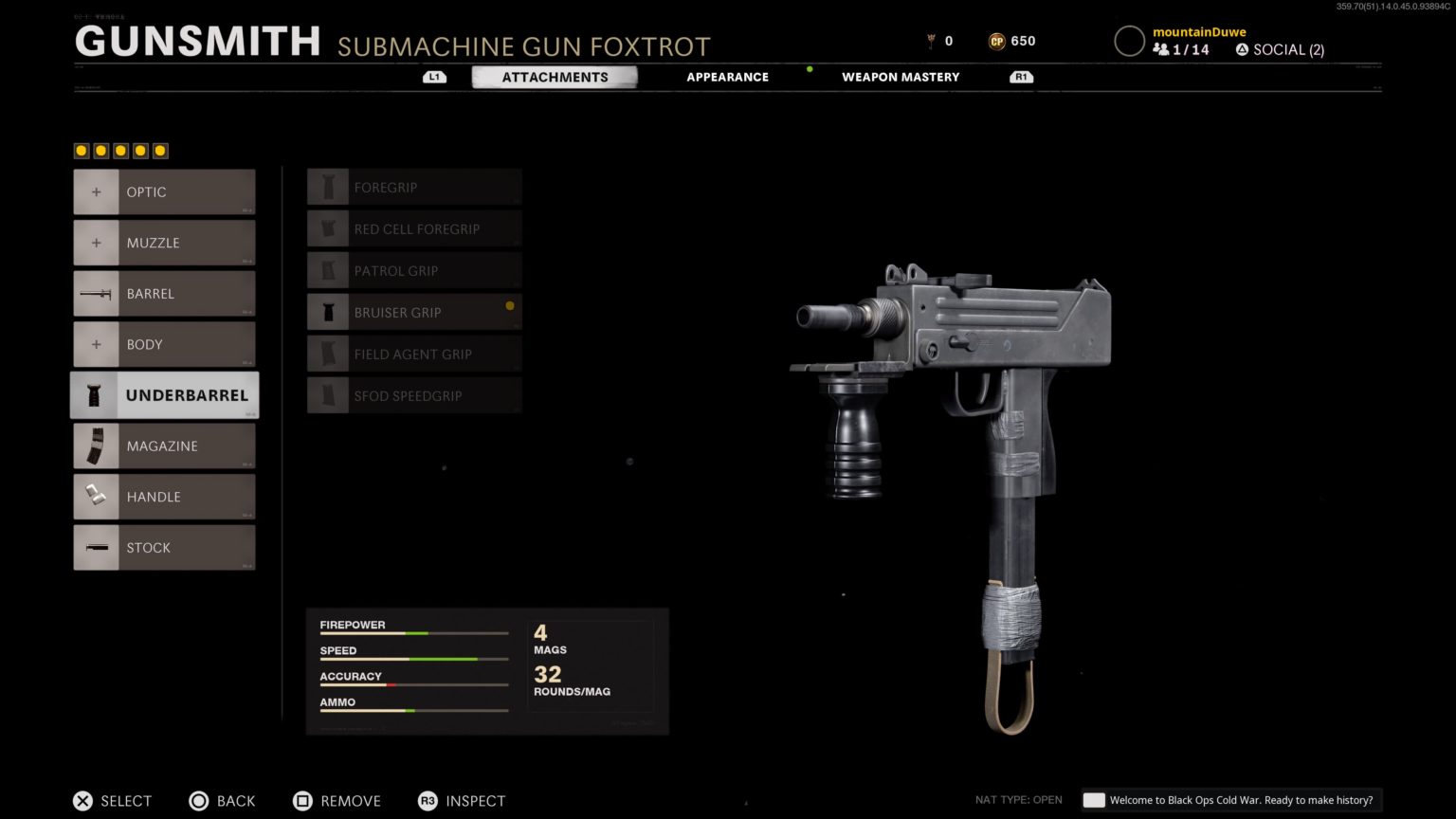Click the Underbarrel slot icon in sidebar
The height and width of the screenshot is (819, 1456).
pyautogui.click(x=96, y=394)
